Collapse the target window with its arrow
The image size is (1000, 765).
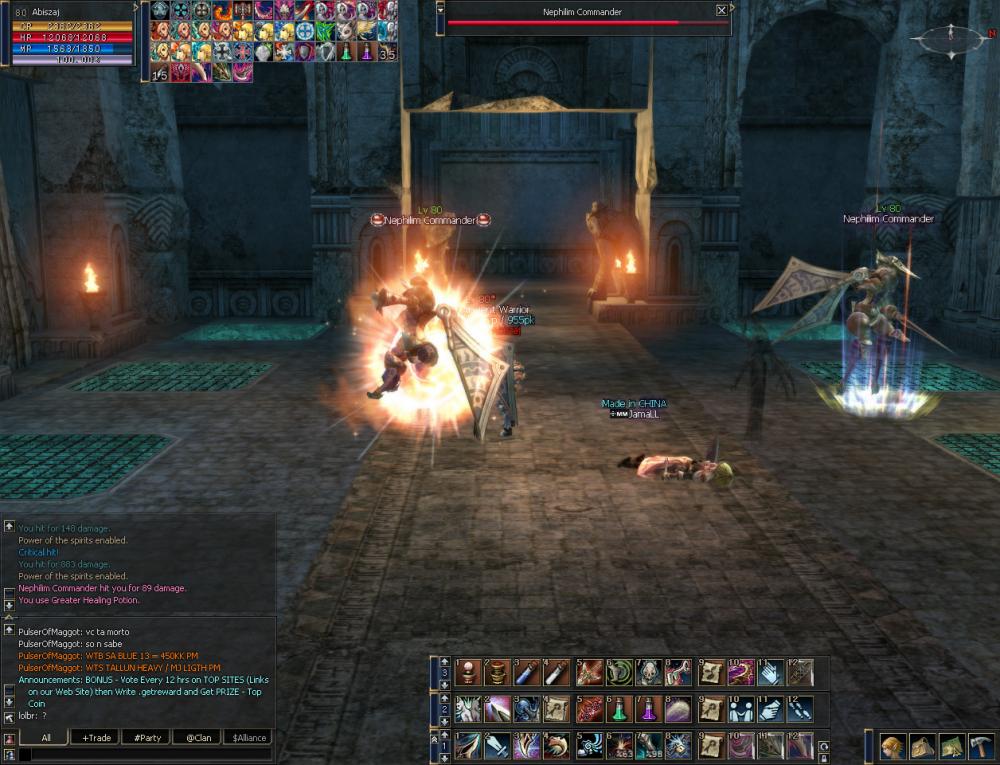pos(441,8)
